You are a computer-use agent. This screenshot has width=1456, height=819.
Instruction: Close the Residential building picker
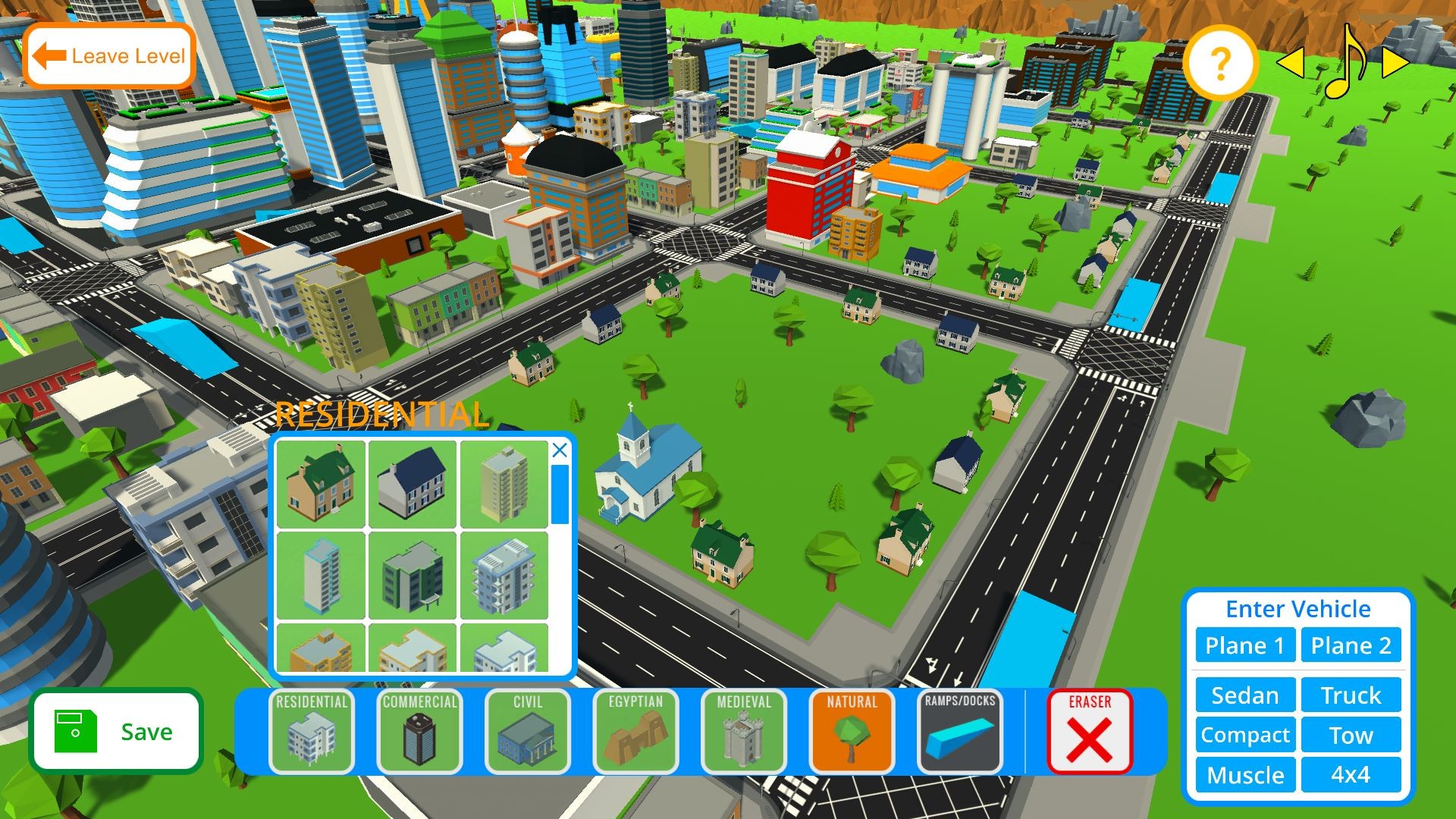pos(560,450)
